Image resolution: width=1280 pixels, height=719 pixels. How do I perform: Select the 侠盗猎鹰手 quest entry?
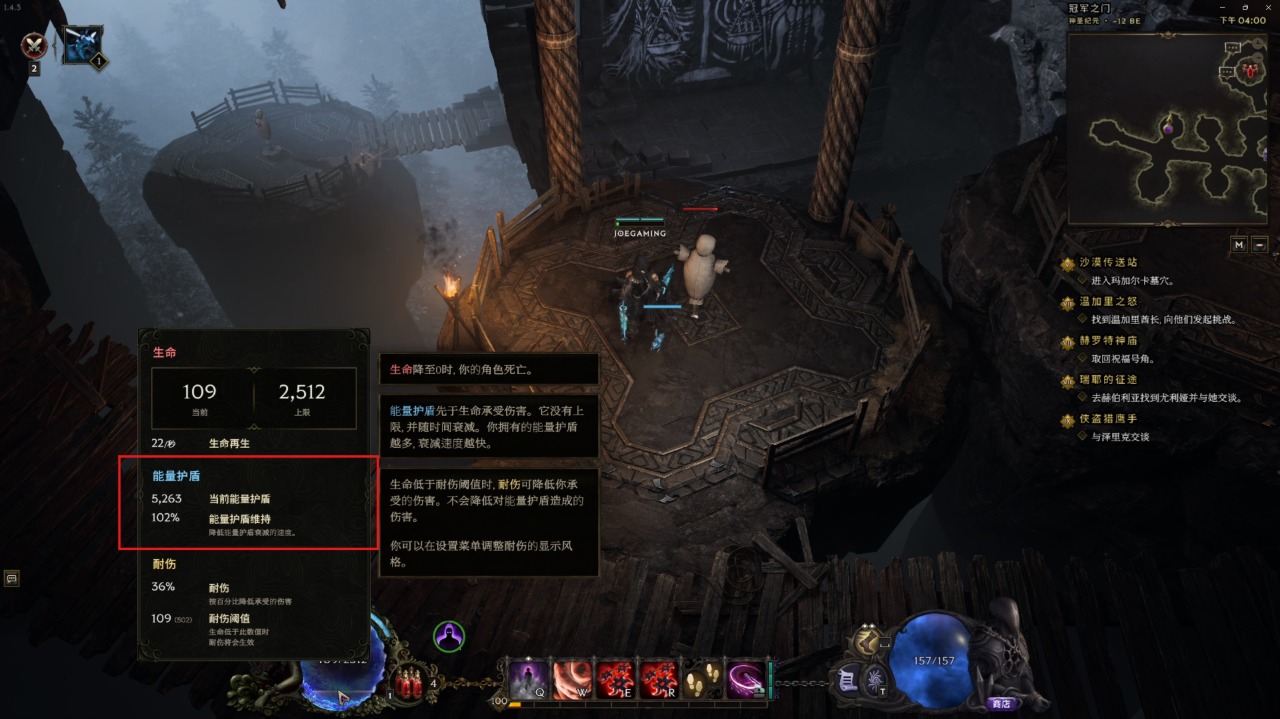(1107, 419)
